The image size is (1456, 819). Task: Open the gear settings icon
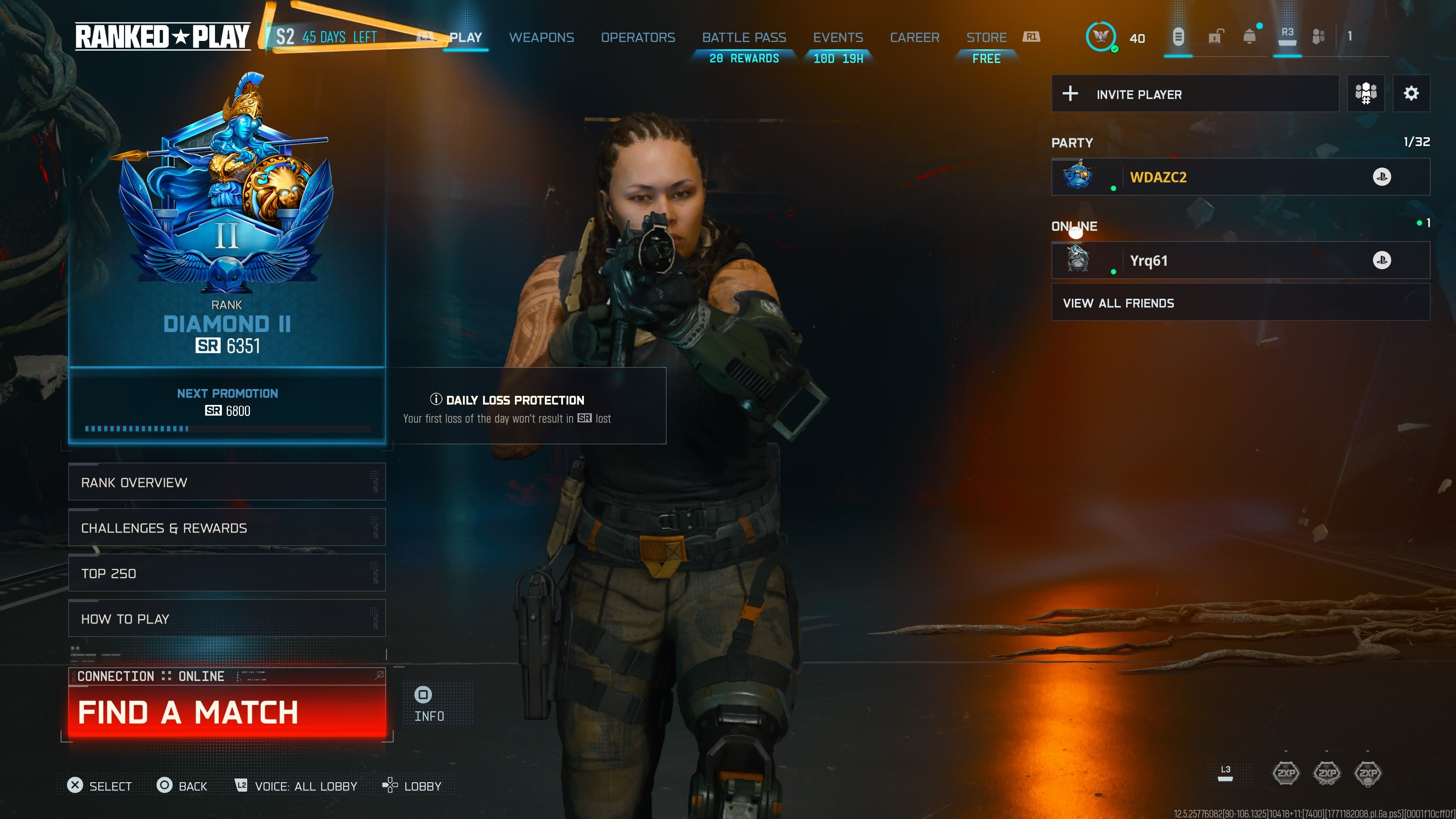(1411, 93)
